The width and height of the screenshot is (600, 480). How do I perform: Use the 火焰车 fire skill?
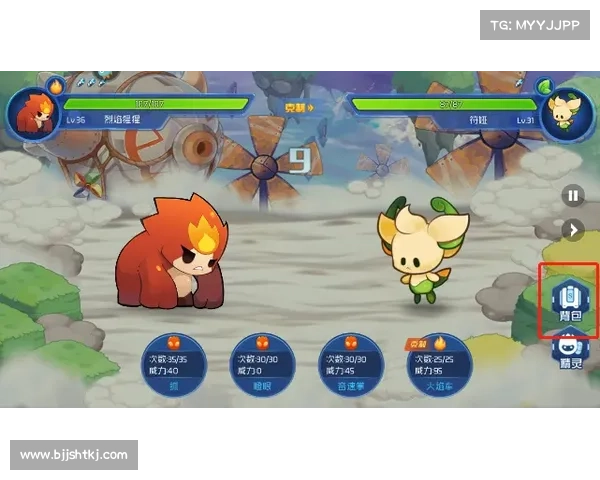pyautogui.click(x=438, y=367)
